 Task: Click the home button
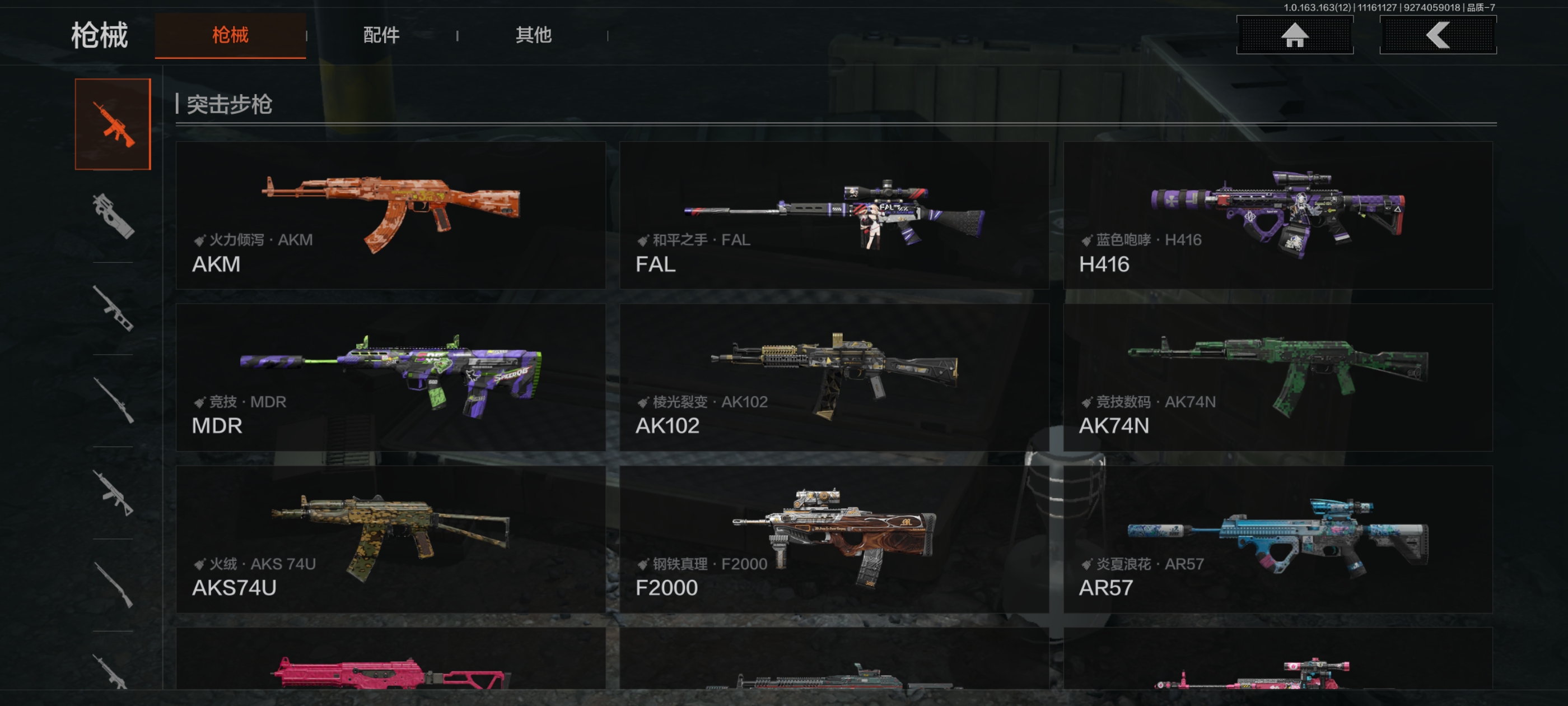(1294, 35)
